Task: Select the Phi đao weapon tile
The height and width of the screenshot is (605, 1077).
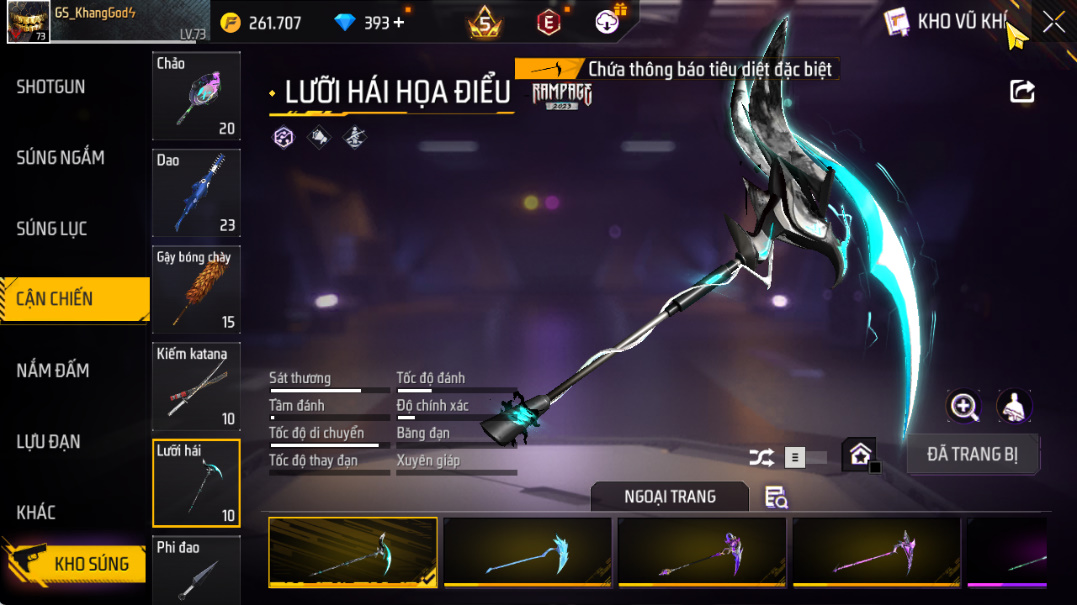Action: point(196,570)
